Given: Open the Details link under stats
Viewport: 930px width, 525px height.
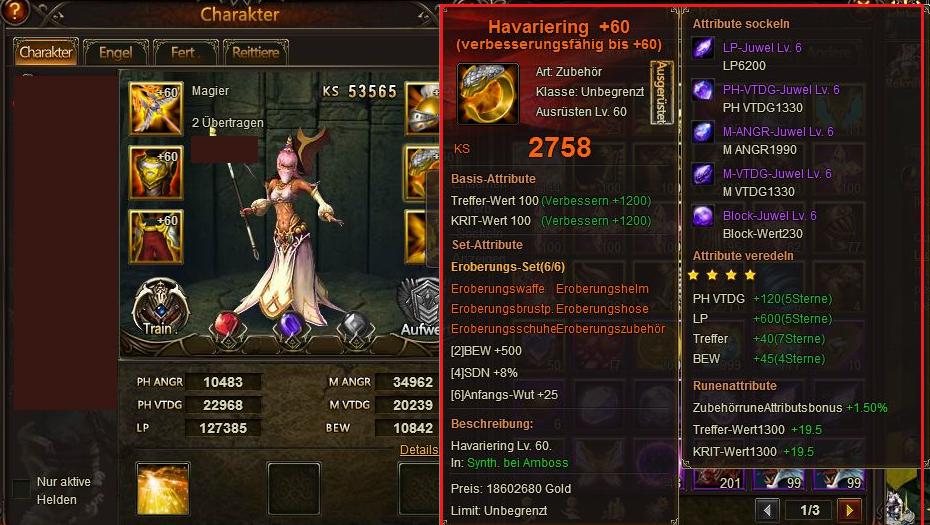Looking at the screenshot, I should pyautogui.click(x=419, y=450).
